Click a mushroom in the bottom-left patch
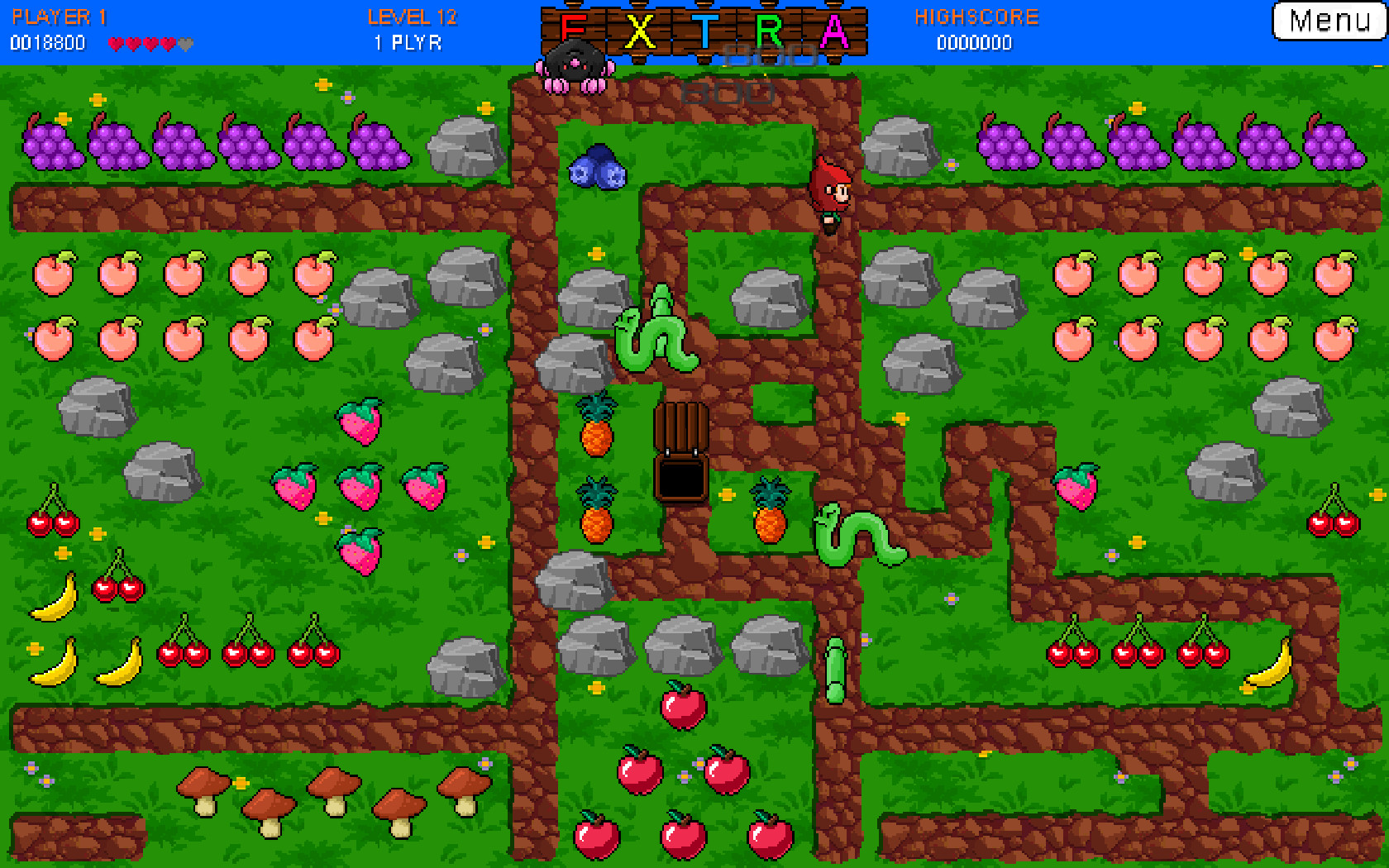The height and width of the screenshot is (868, 1389). point(207,789)
